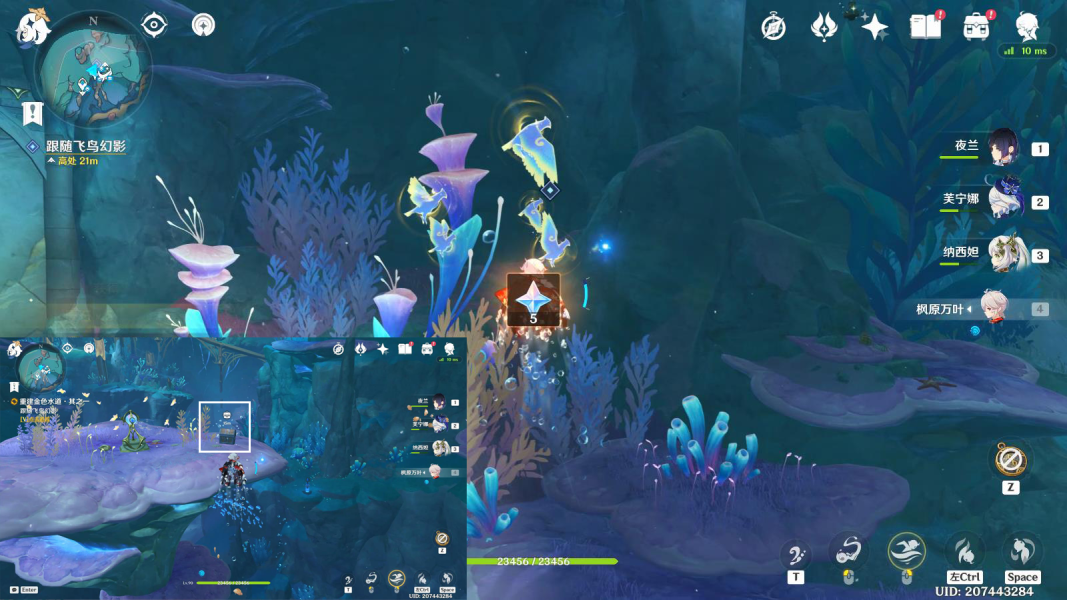Open the Wish four-pointed star icon
1067x600 pixels.
click(x=875, y=27)
